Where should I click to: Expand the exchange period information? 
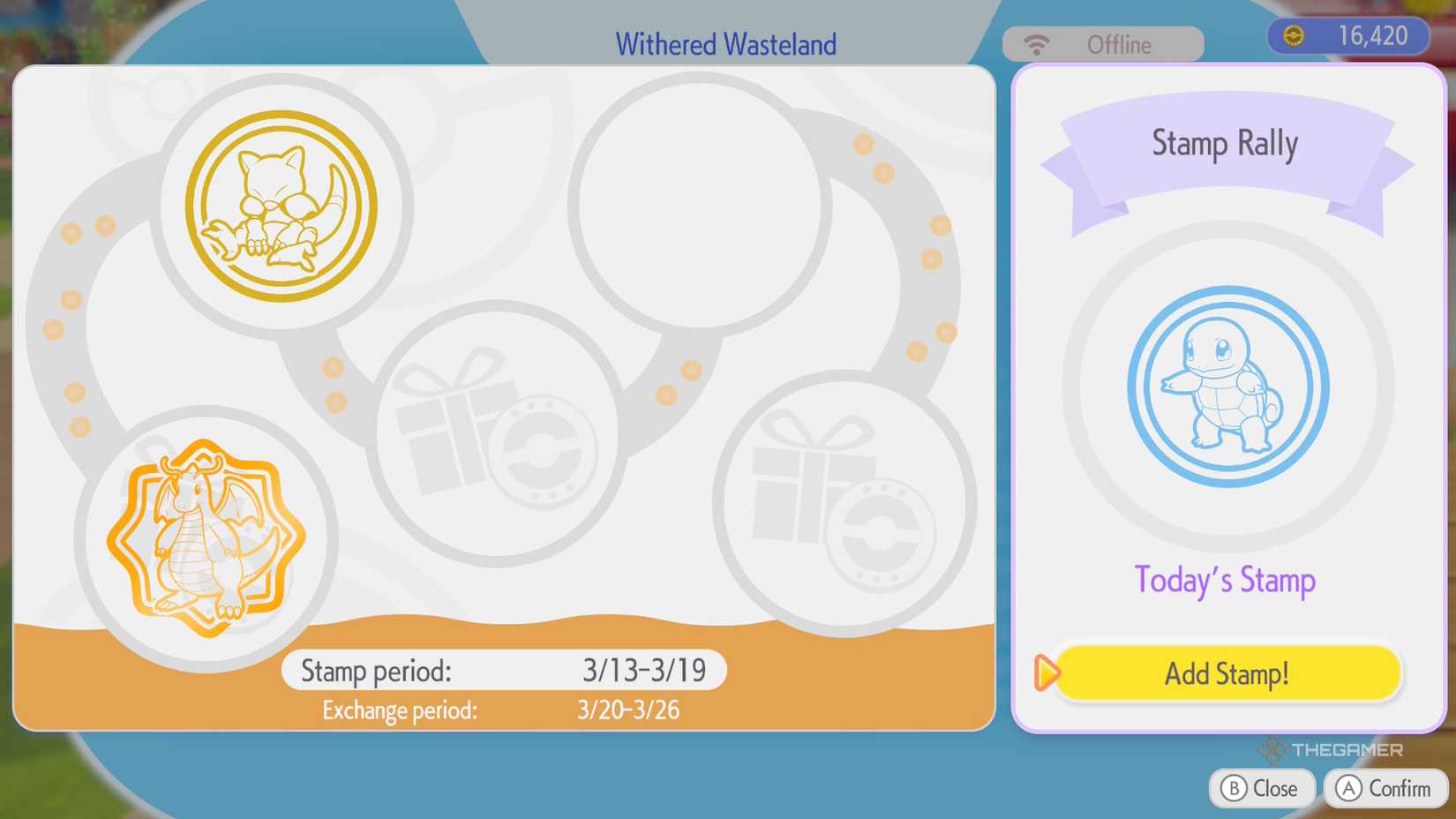pyautogui.click(x=502, y=709)
